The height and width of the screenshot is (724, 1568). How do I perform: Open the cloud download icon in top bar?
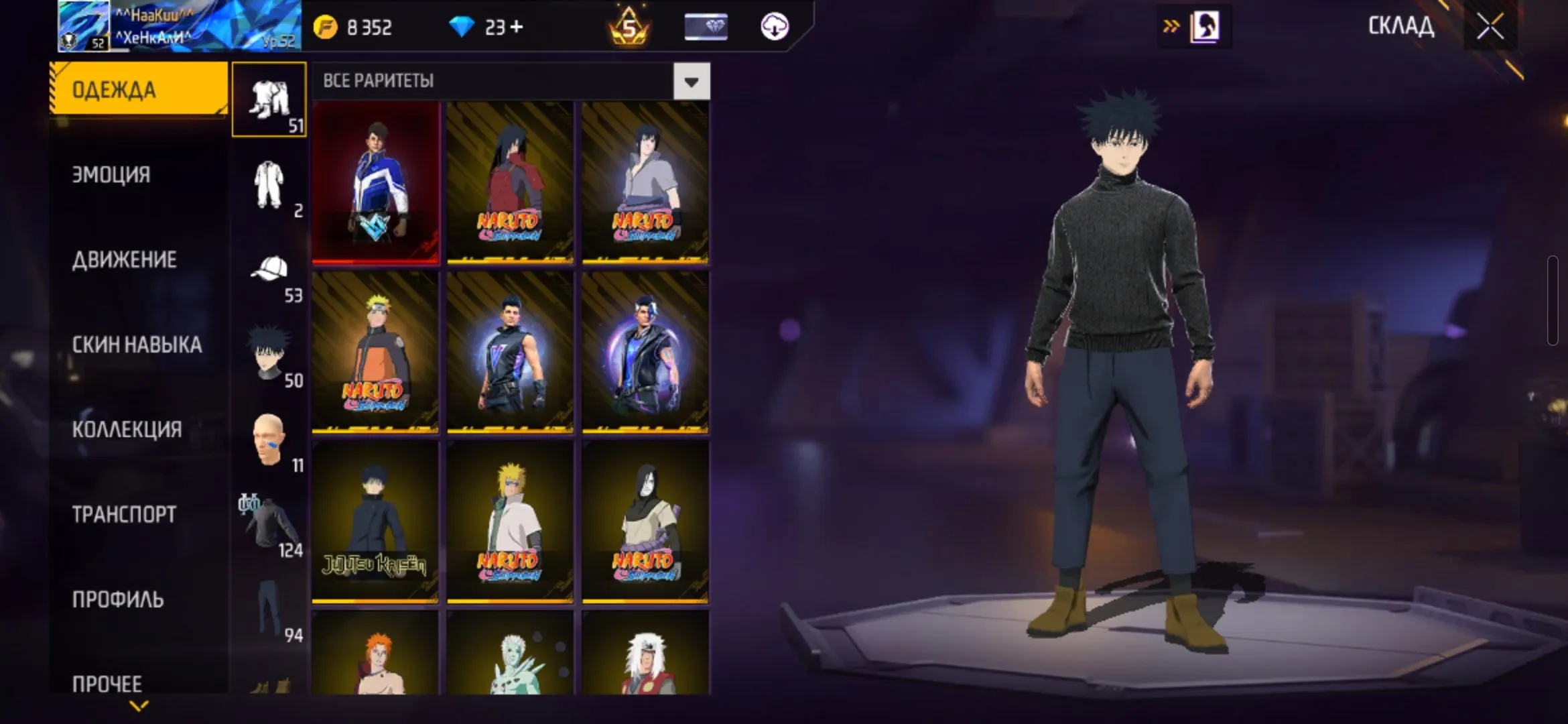tap(774, 27)
